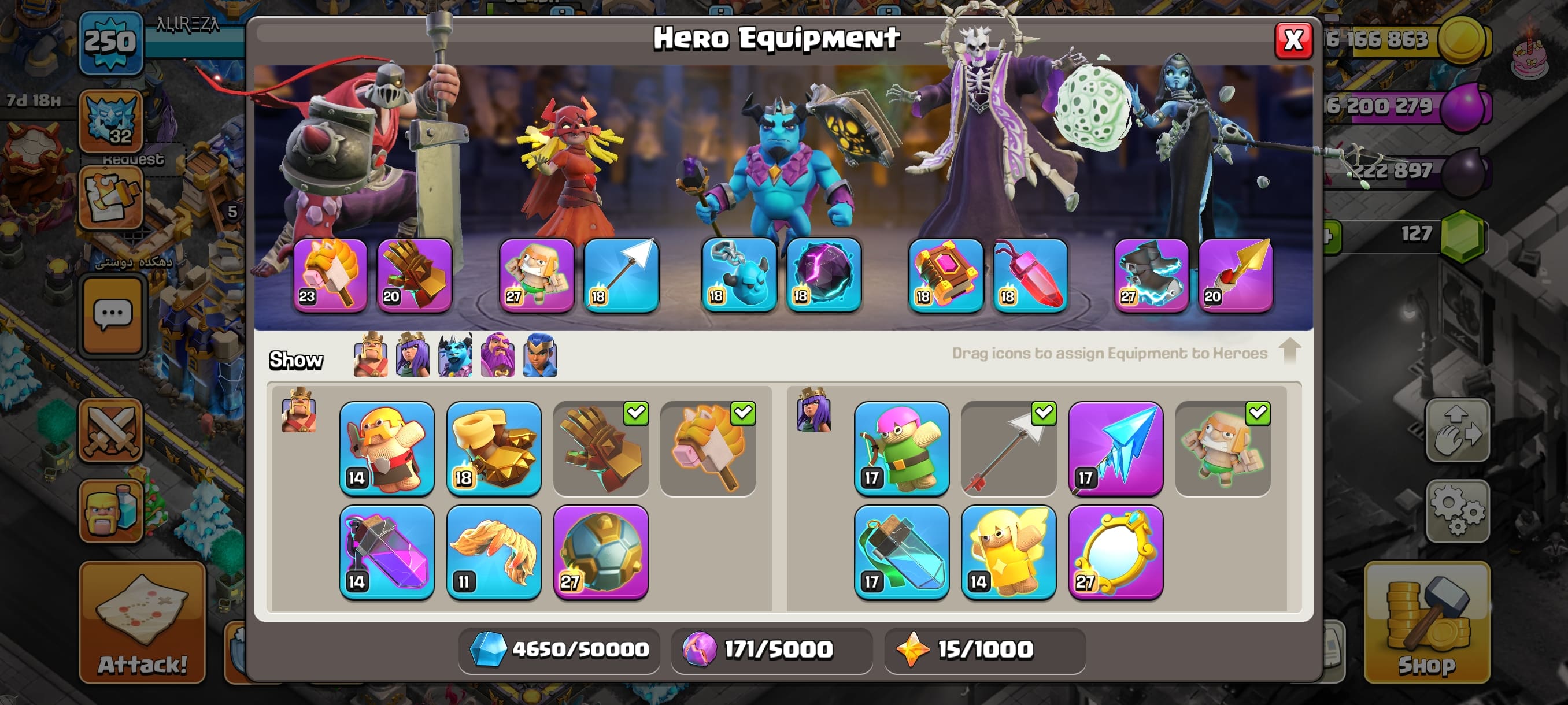Choose the level 17 Frozen Arrow equipment
Viewport: 1568px width, 705px height.
[1115, 448]
